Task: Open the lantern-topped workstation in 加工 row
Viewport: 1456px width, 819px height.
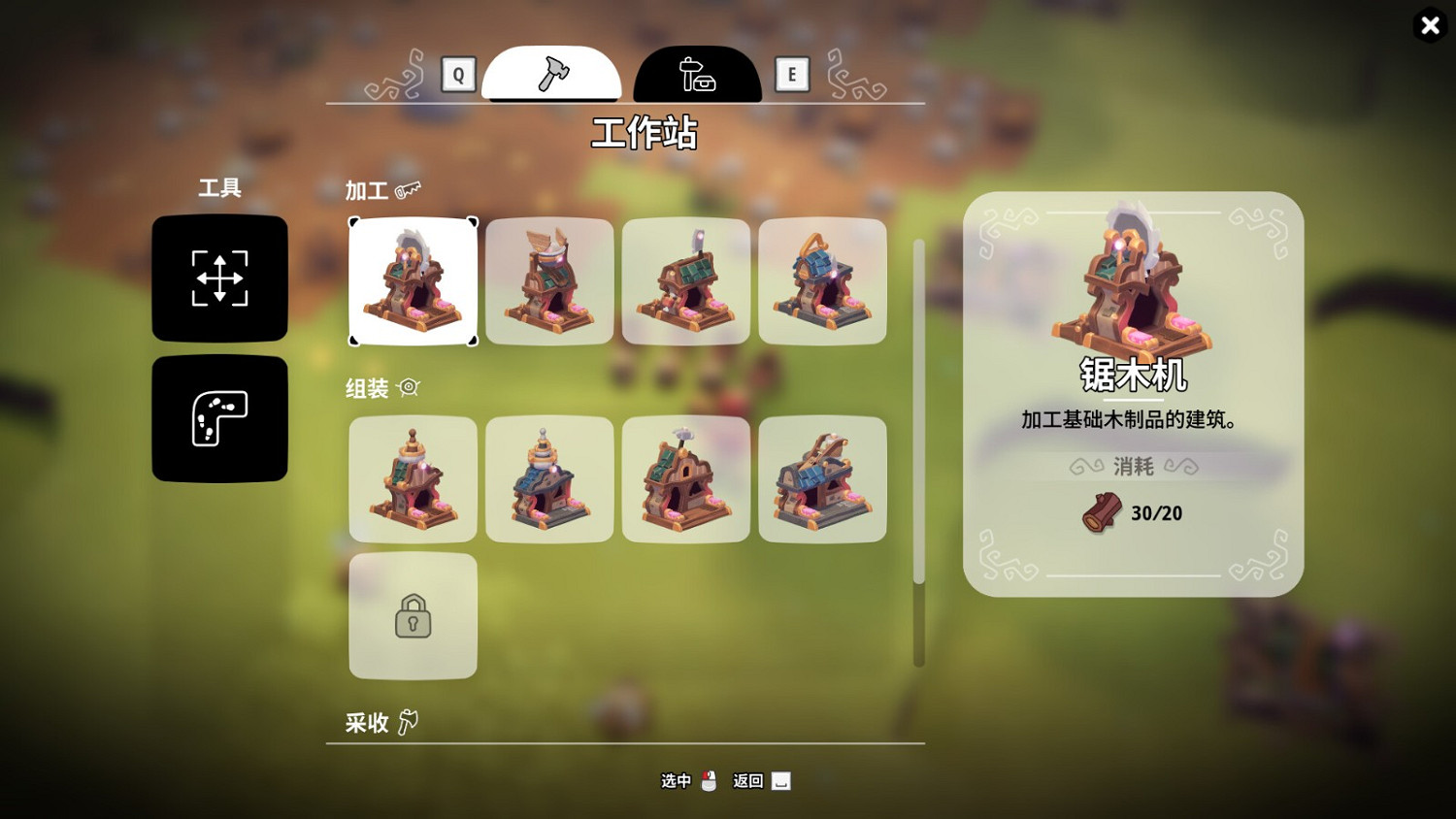Action: pyautogui.click(x=686, y=281)
